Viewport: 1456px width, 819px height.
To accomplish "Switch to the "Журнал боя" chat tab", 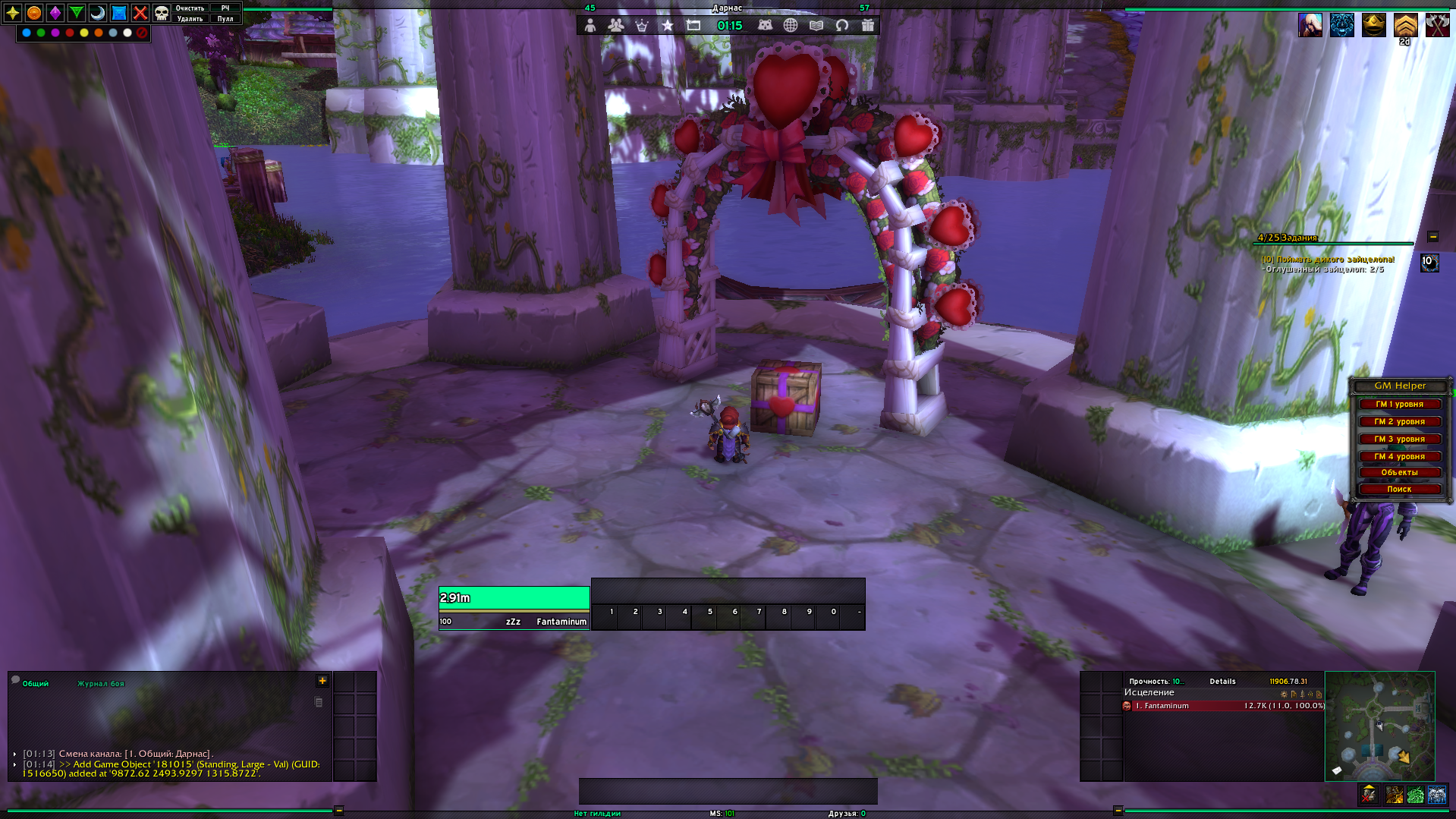I will click(100, 684).
